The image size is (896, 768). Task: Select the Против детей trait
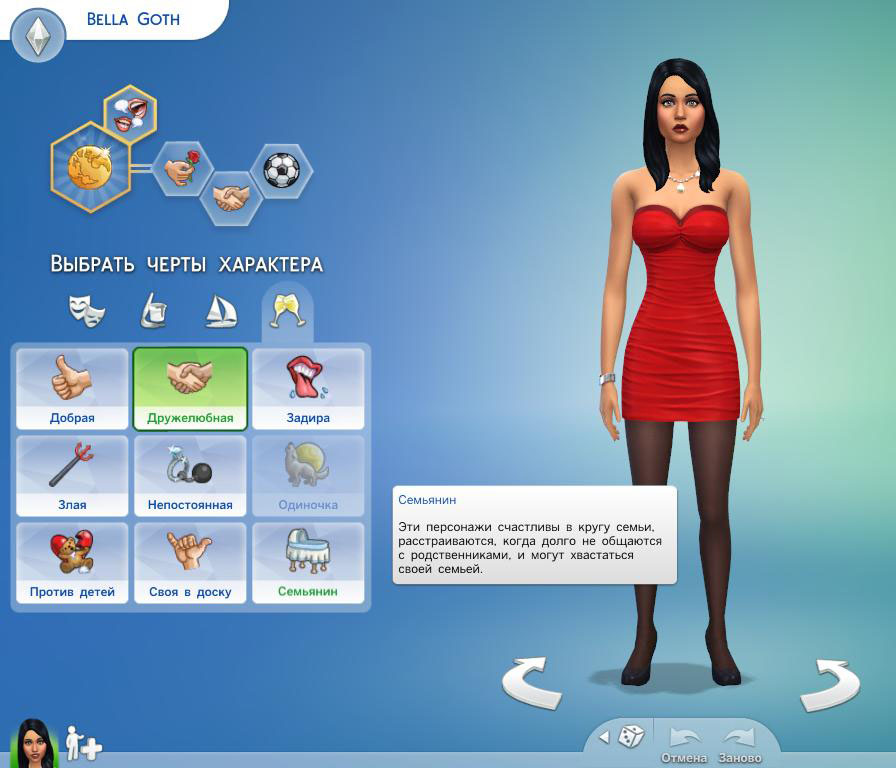click(72, 562)
